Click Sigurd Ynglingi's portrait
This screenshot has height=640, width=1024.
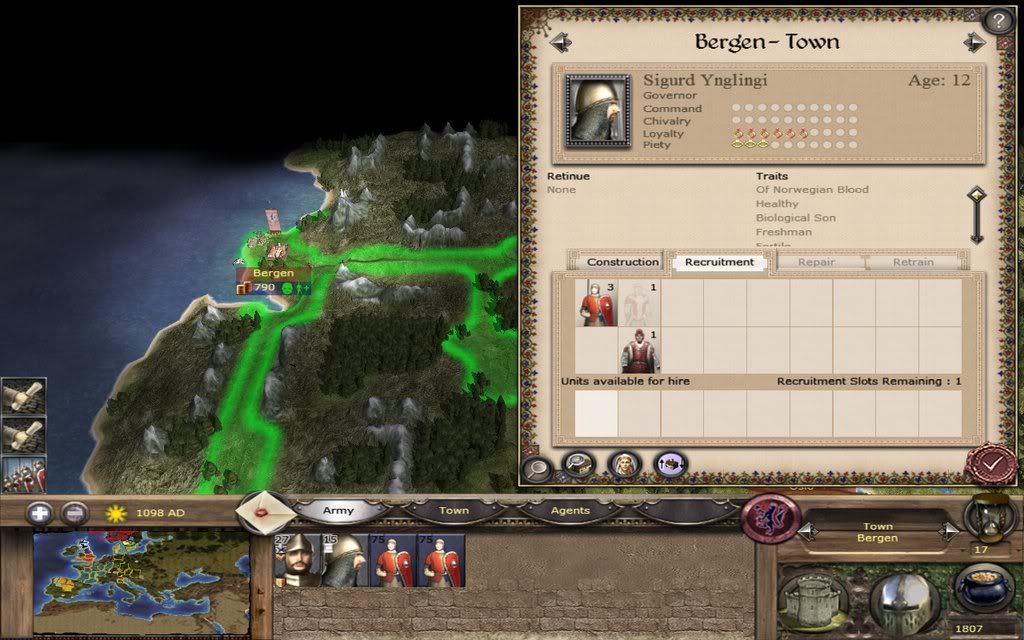pos(597,110)
